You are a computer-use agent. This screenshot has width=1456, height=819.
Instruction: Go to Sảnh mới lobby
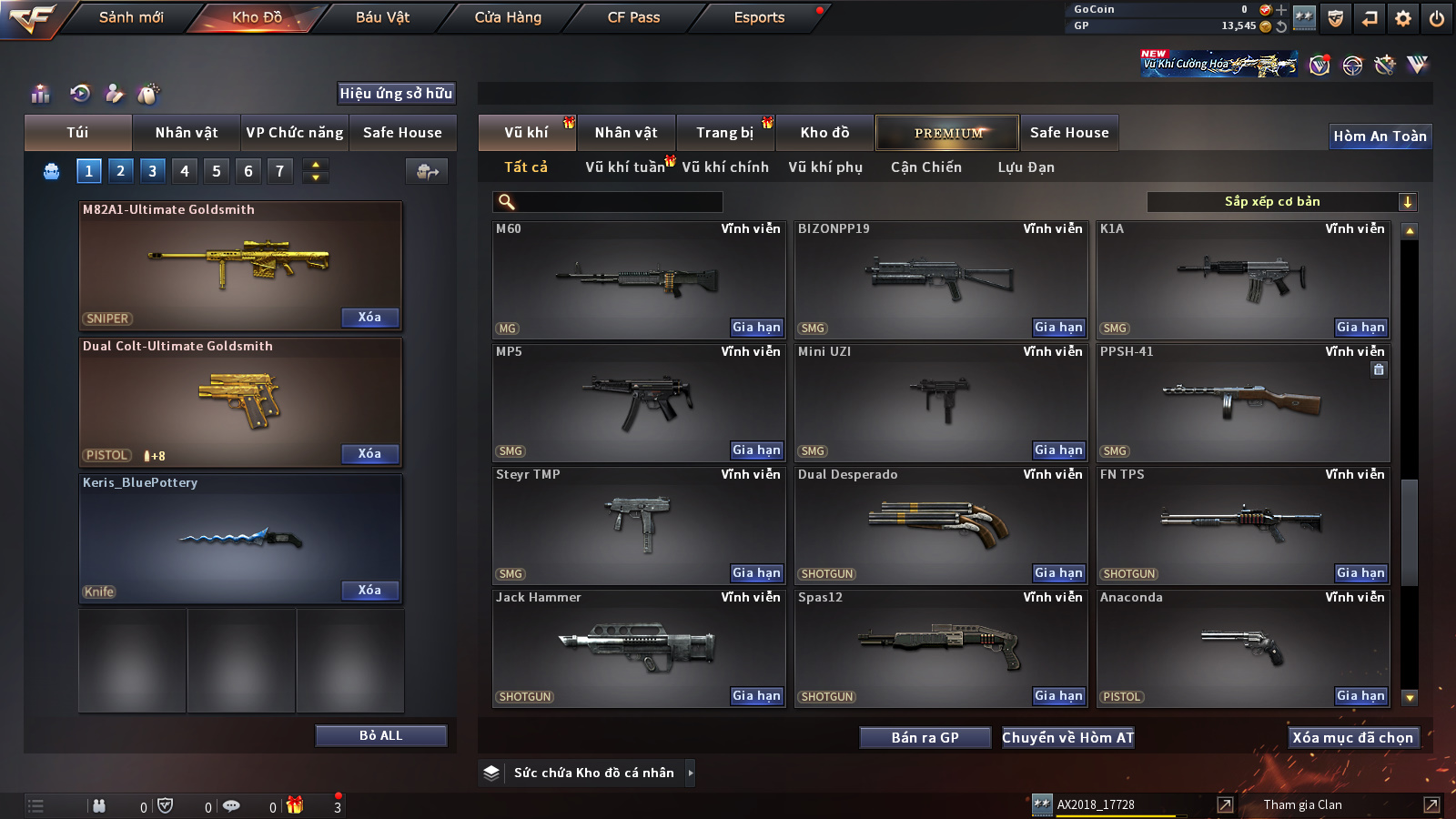[x=131, y=17]
